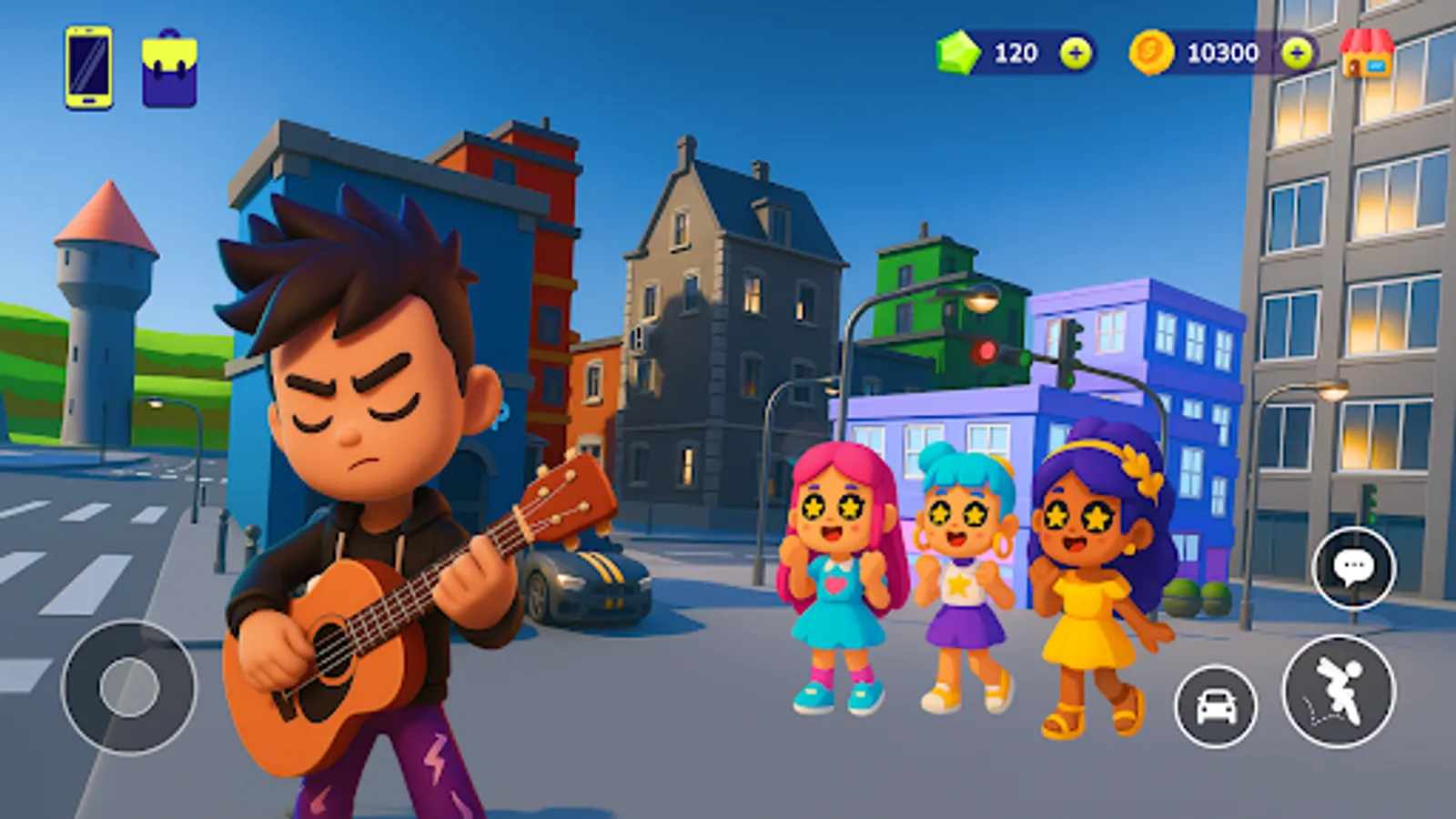
Task: Tap the coin counter showing 10300
Action: [x=1223, y=53]
